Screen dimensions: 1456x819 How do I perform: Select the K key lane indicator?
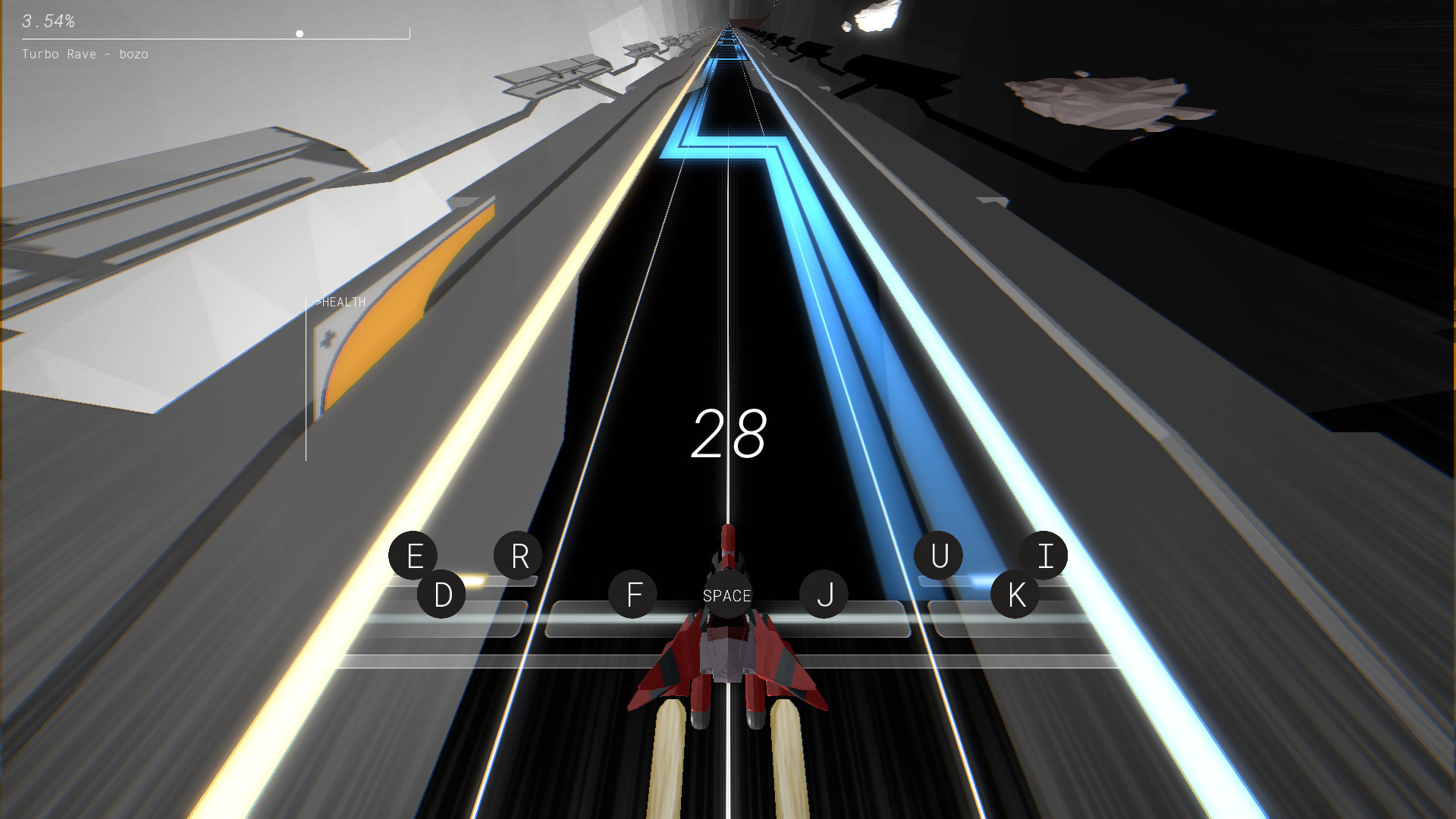point(1016,594)
